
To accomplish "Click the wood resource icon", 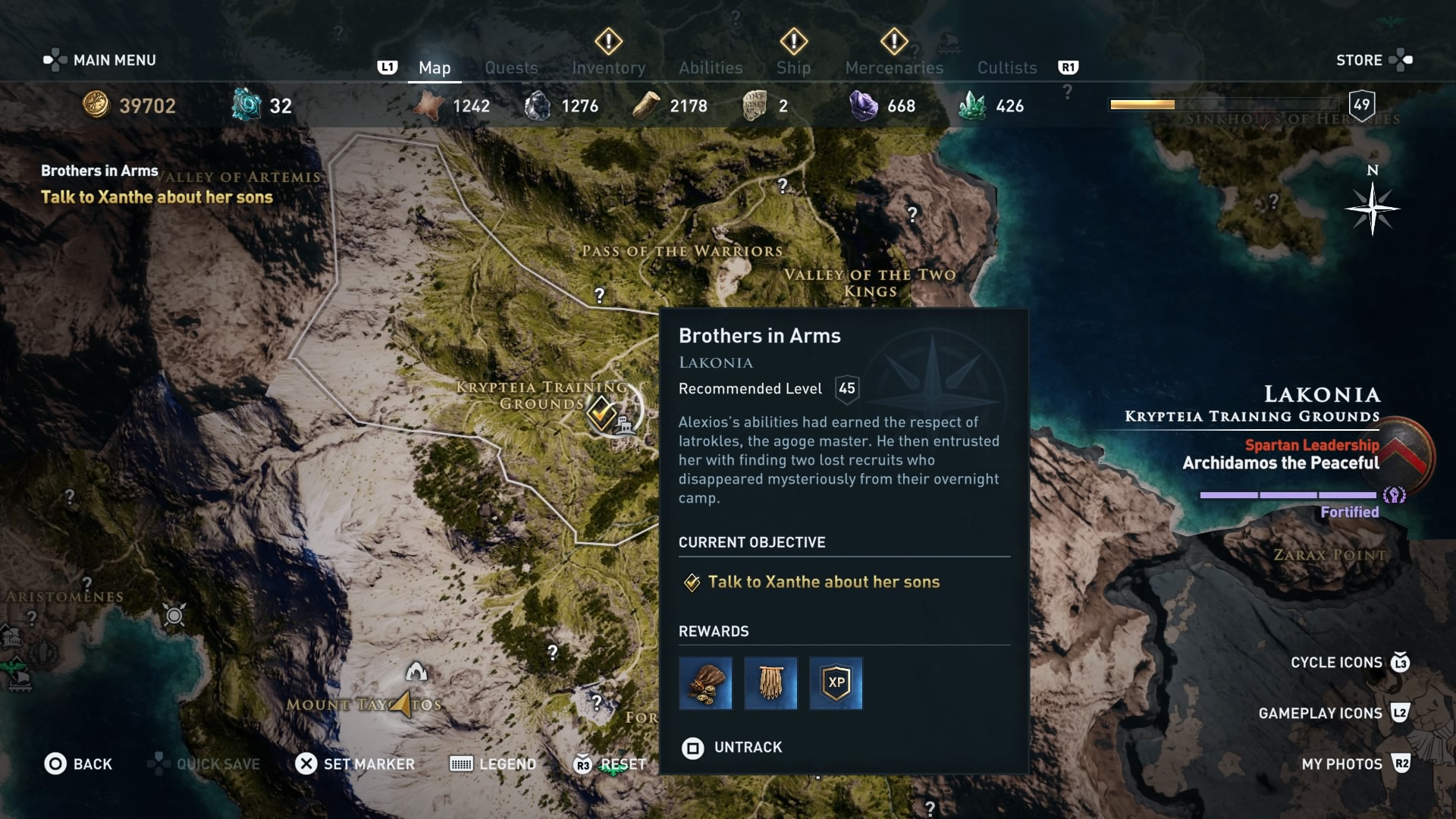I will click(x=645, y=105).
